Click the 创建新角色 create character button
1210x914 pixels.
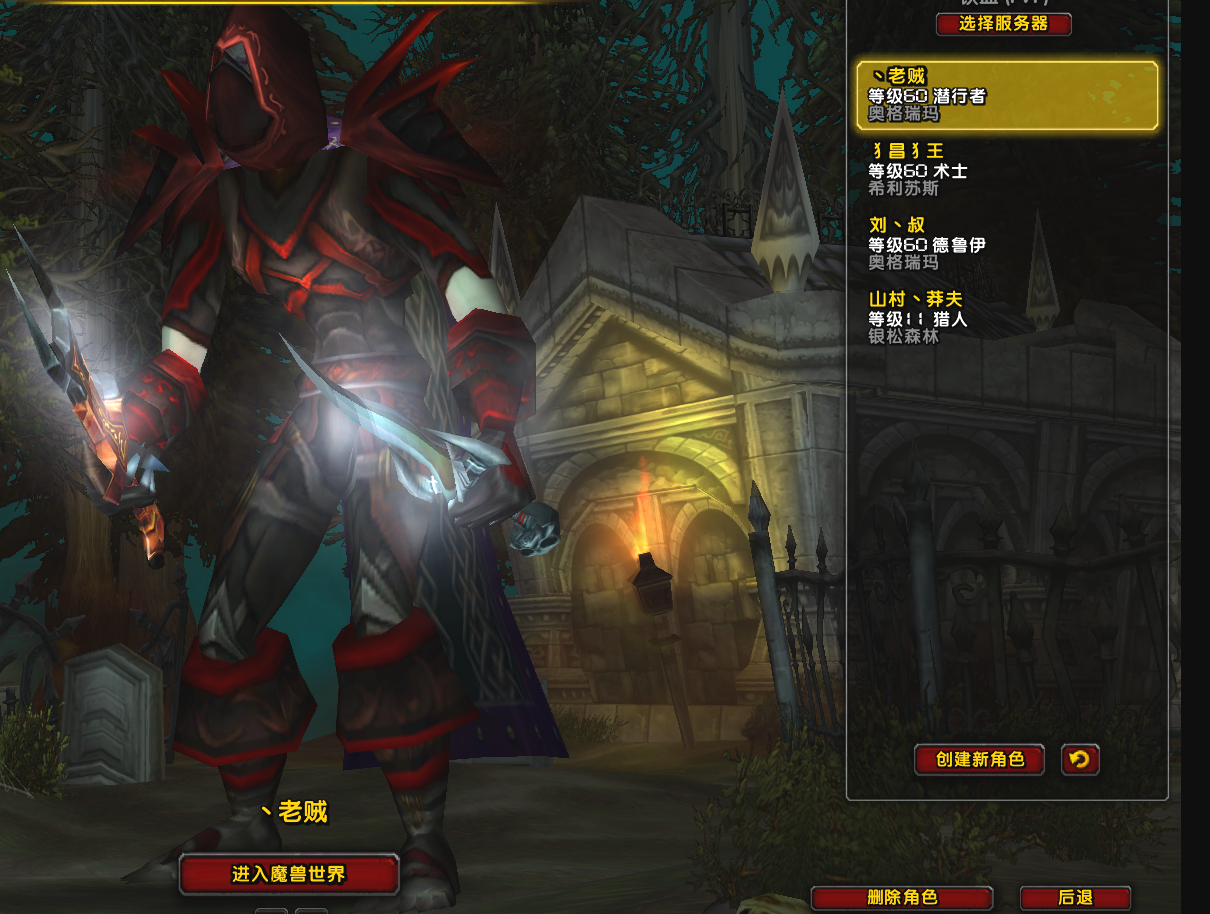(x=979, y=760)
